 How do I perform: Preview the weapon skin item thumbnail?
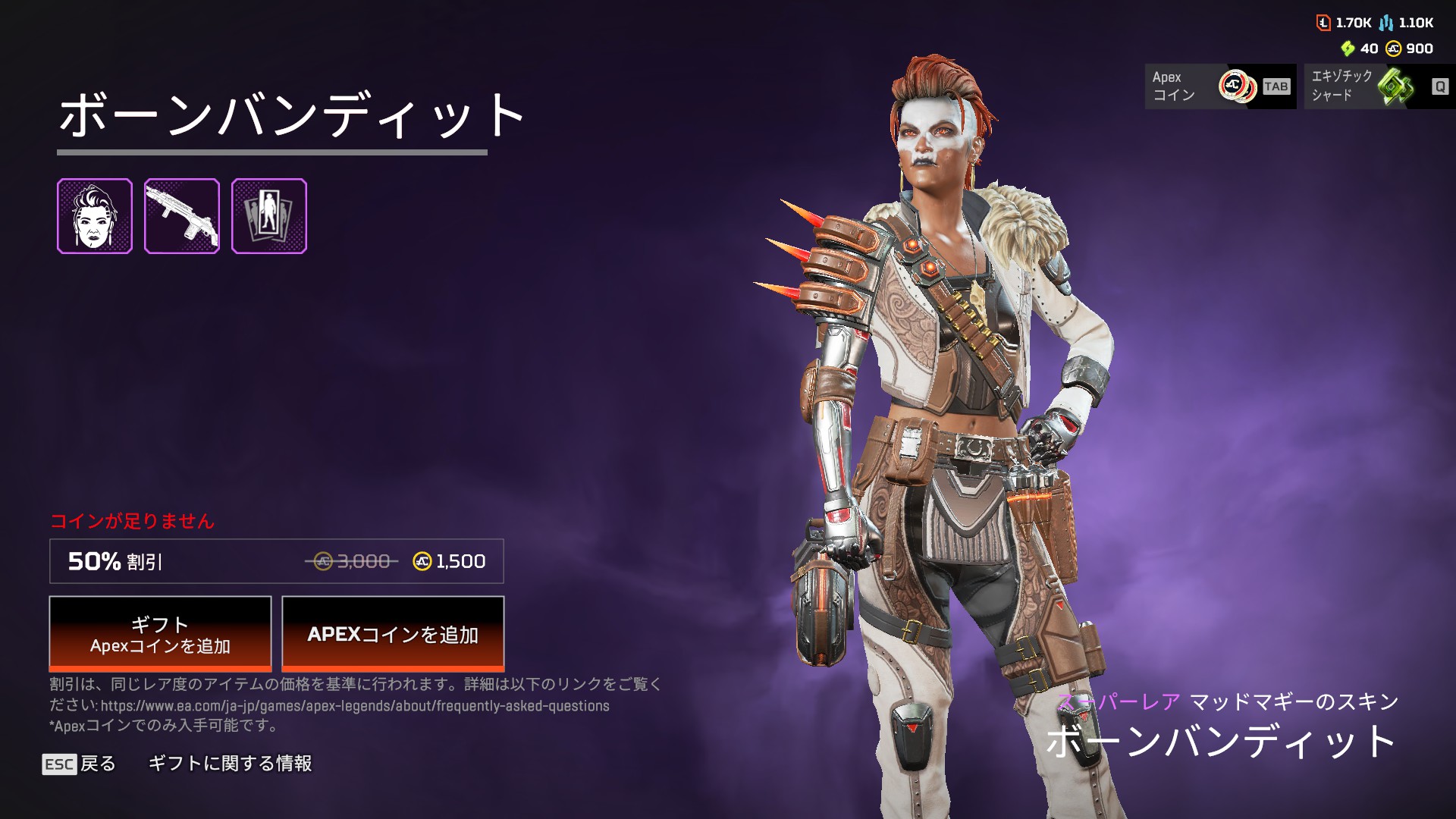coord(182,216)
